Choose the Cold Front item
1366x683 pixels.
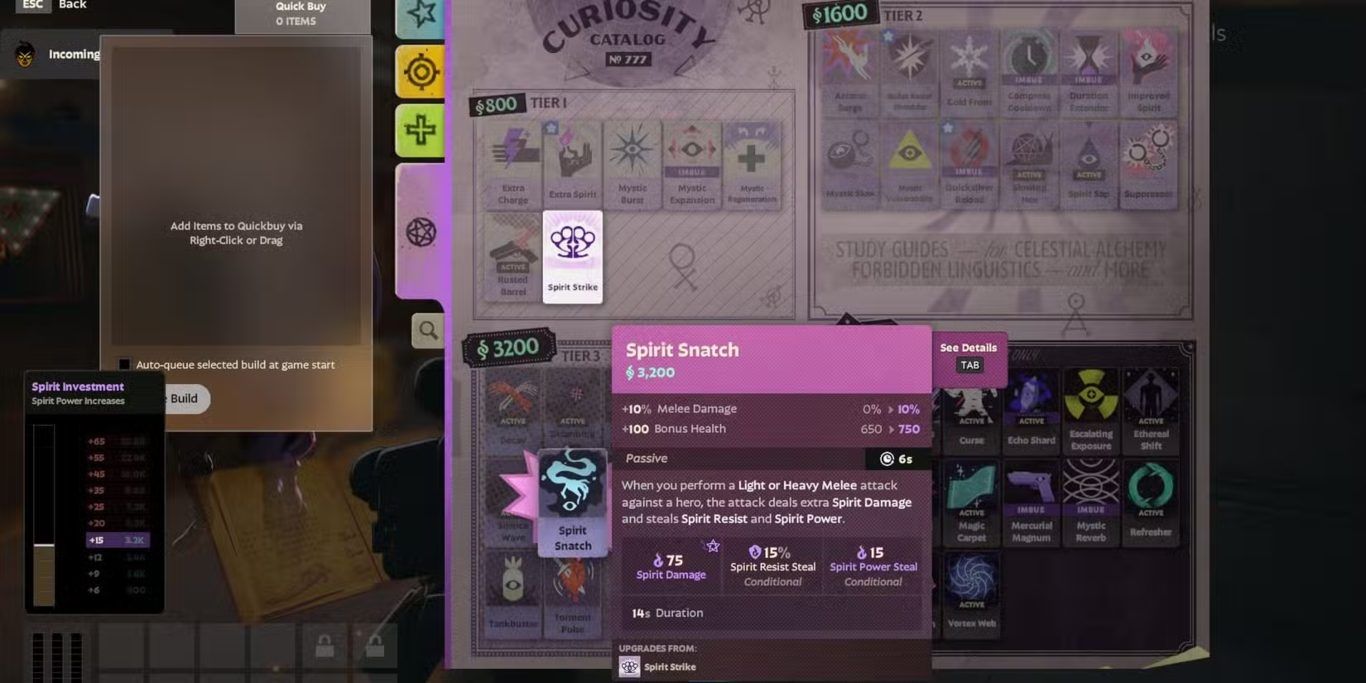tap(969, 70)
